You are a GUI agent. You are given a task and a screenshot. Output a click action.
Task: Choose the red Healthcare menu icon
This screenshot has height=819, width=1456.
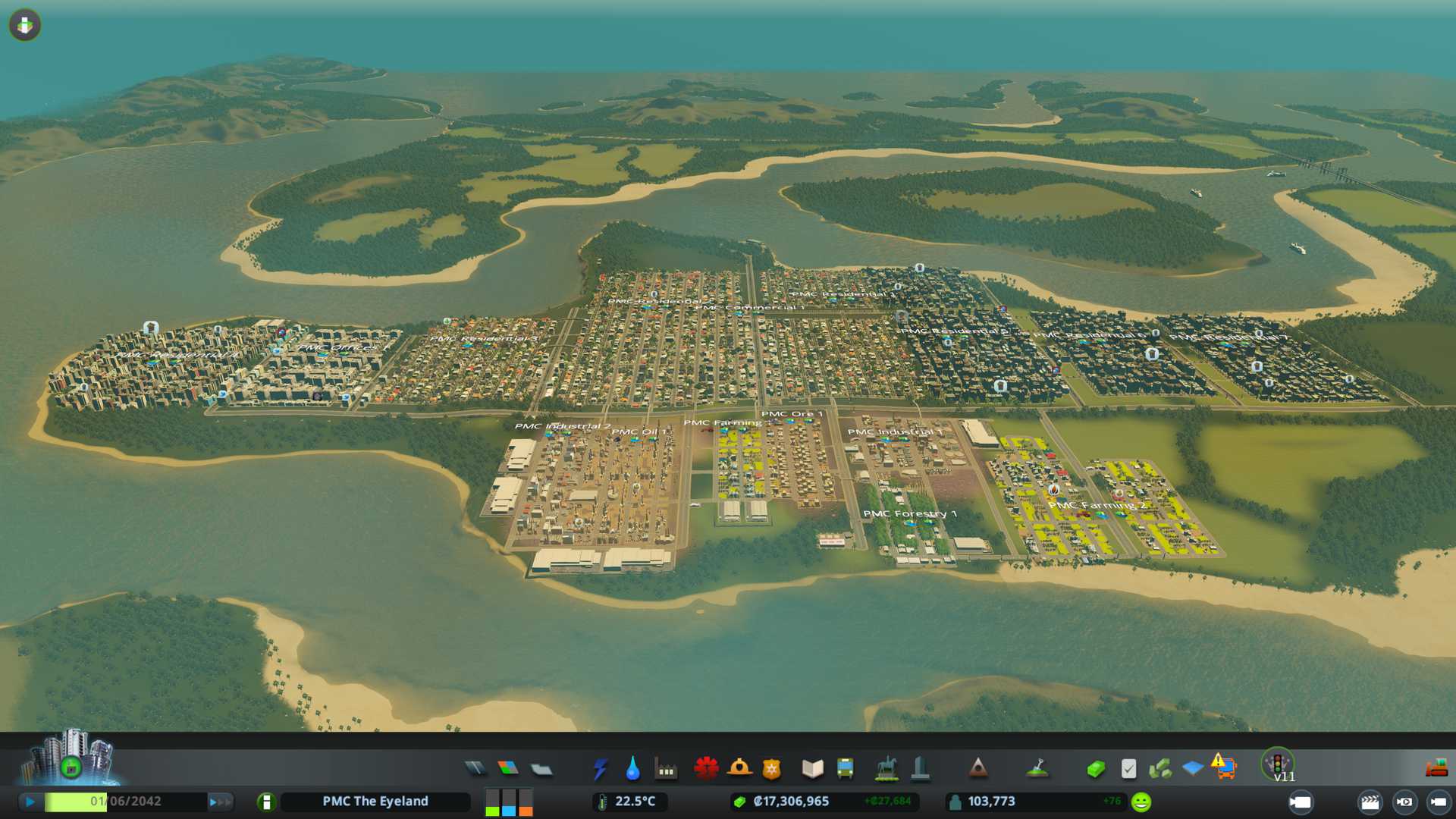(706, 768)
